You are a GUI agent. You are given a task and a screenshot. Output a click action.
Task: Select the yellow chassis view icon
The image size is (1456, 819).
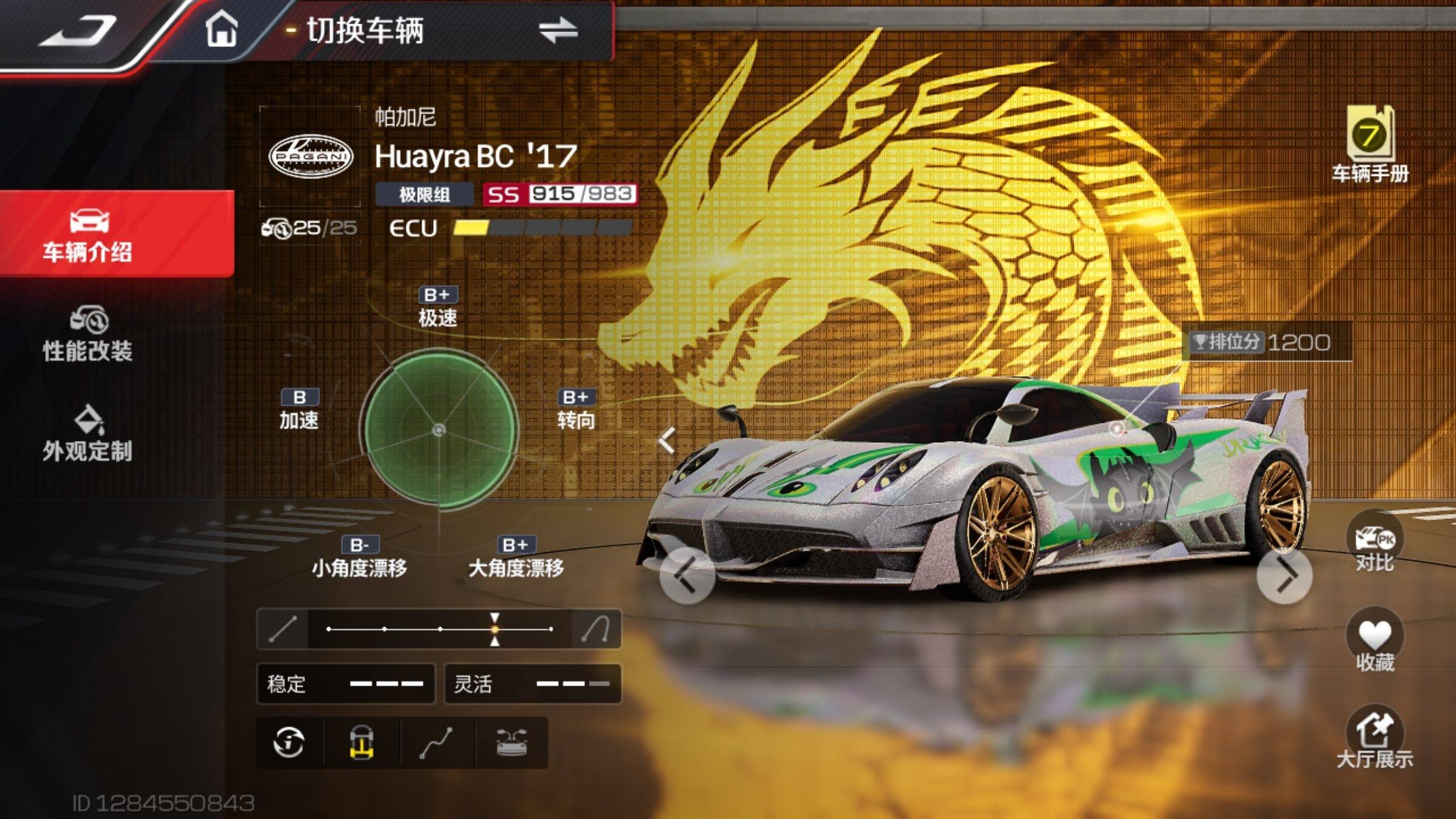[x=362, y=743]
